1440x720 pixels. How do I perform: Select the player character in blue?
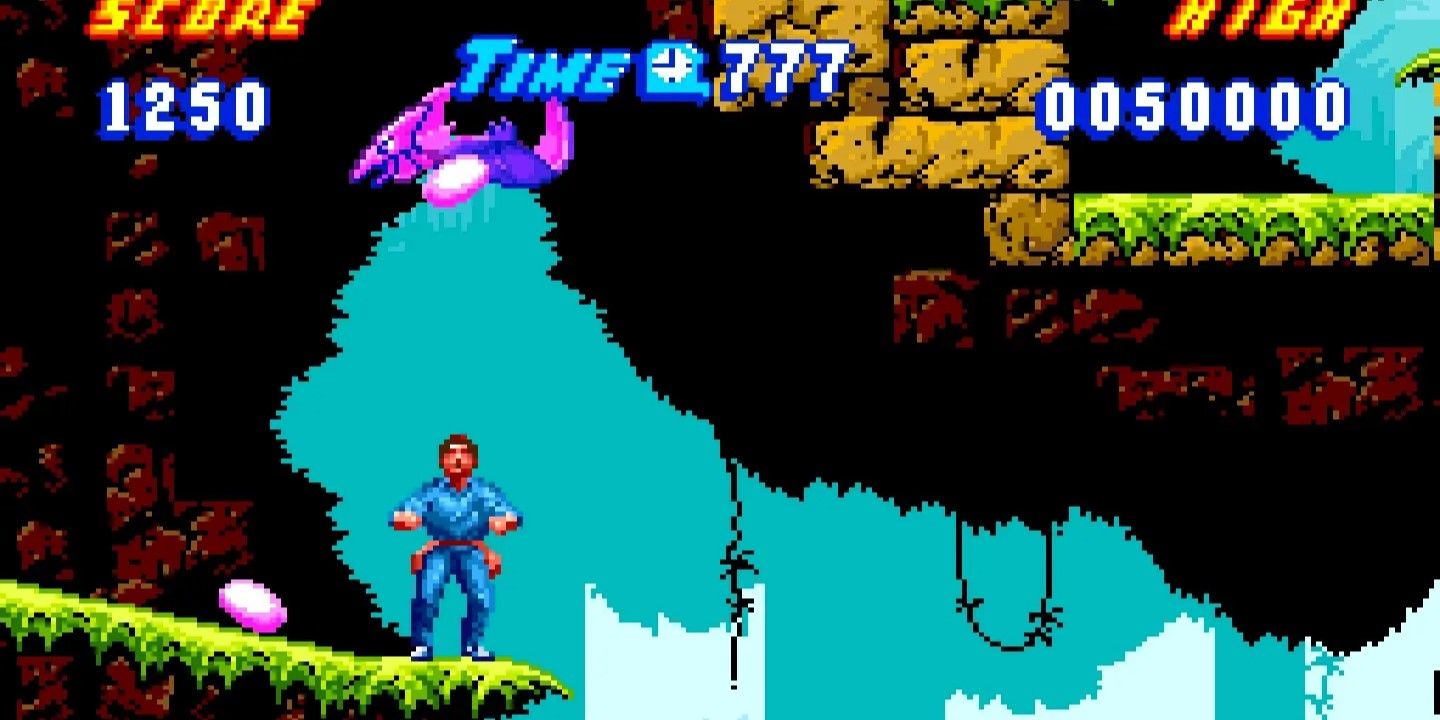(x=450, y=540)
